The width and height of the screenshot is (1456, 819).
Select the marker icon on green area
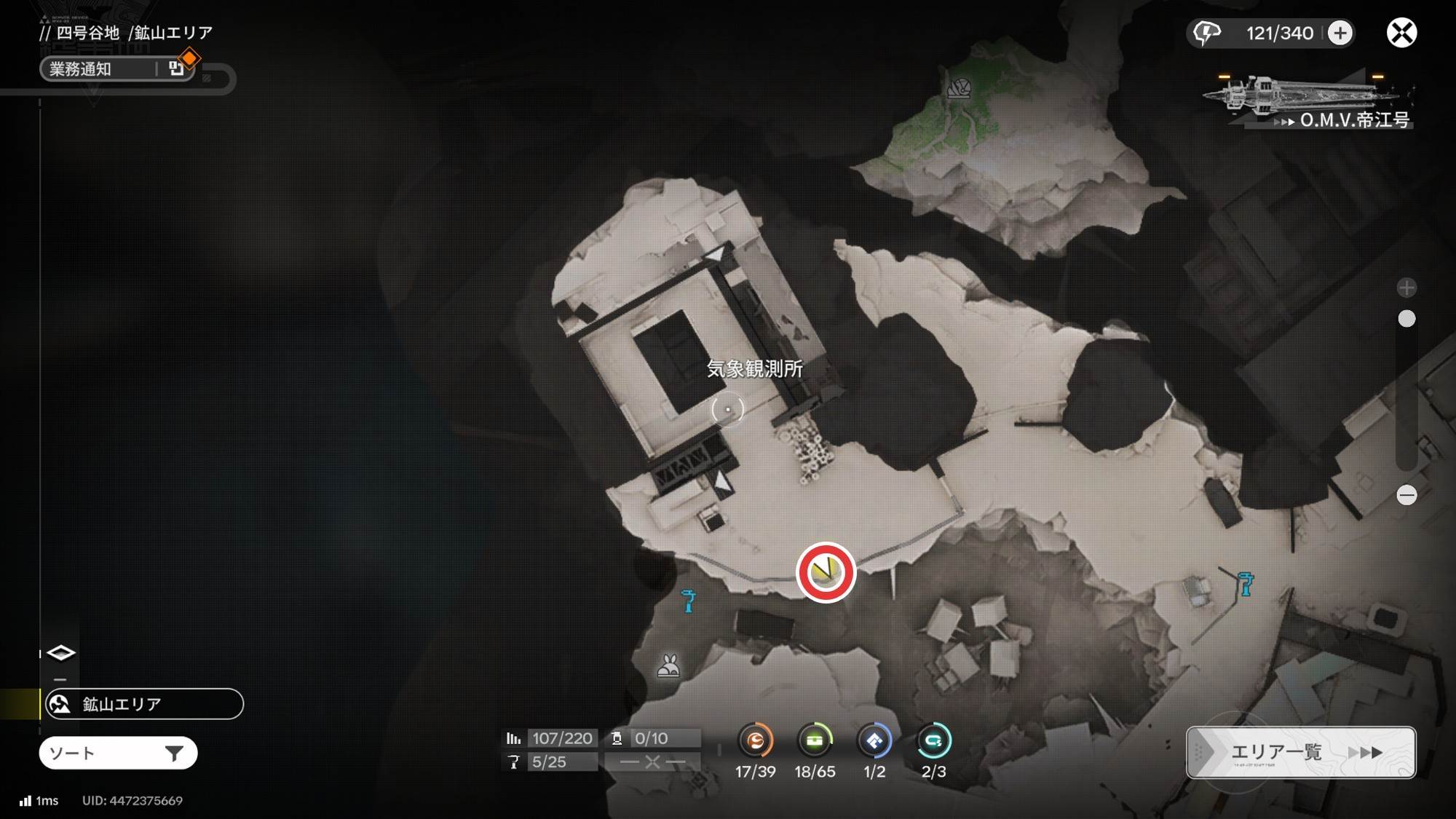click(x=959, y=88)
